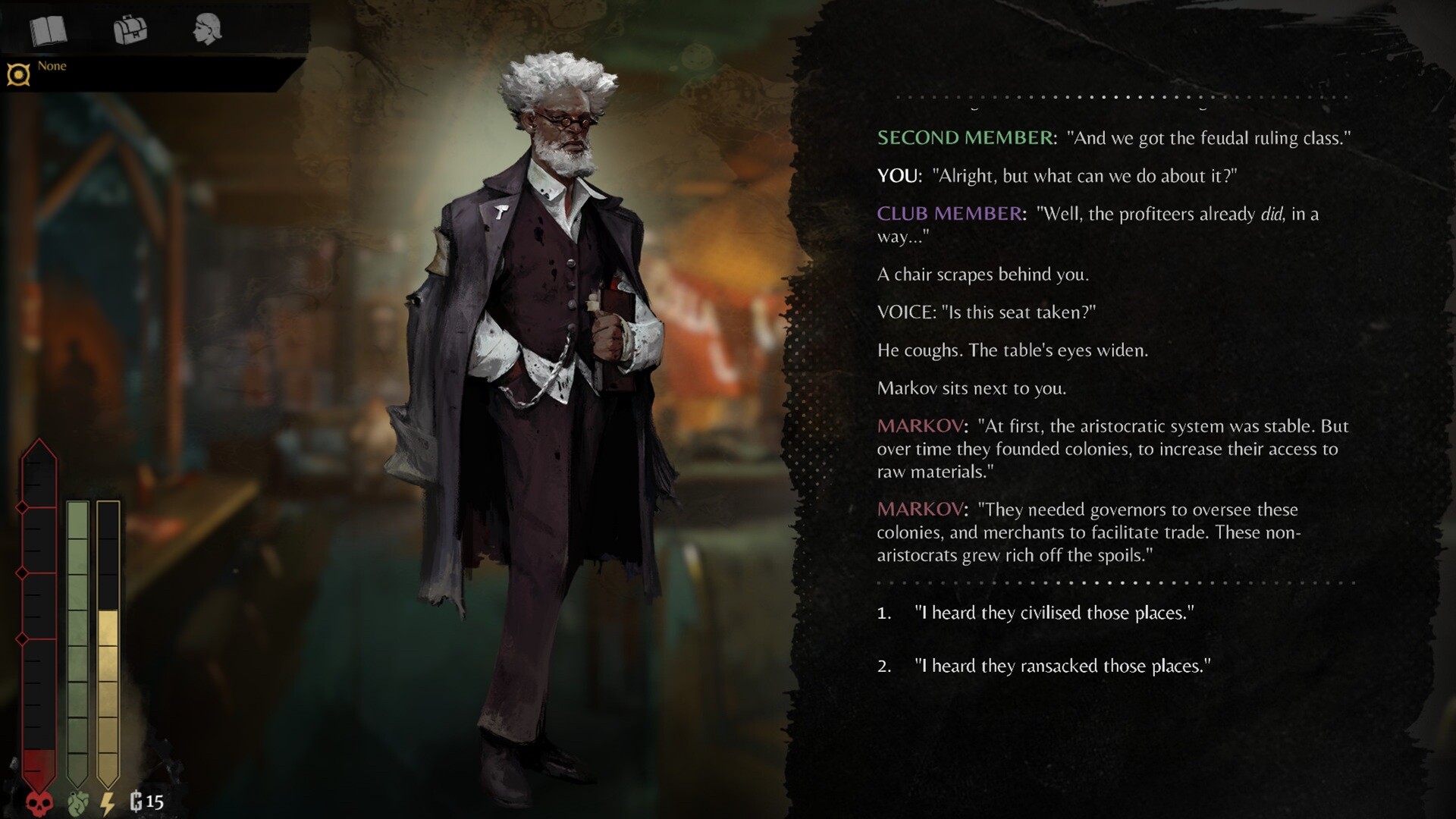Open the journal book icon

[47, 30]
